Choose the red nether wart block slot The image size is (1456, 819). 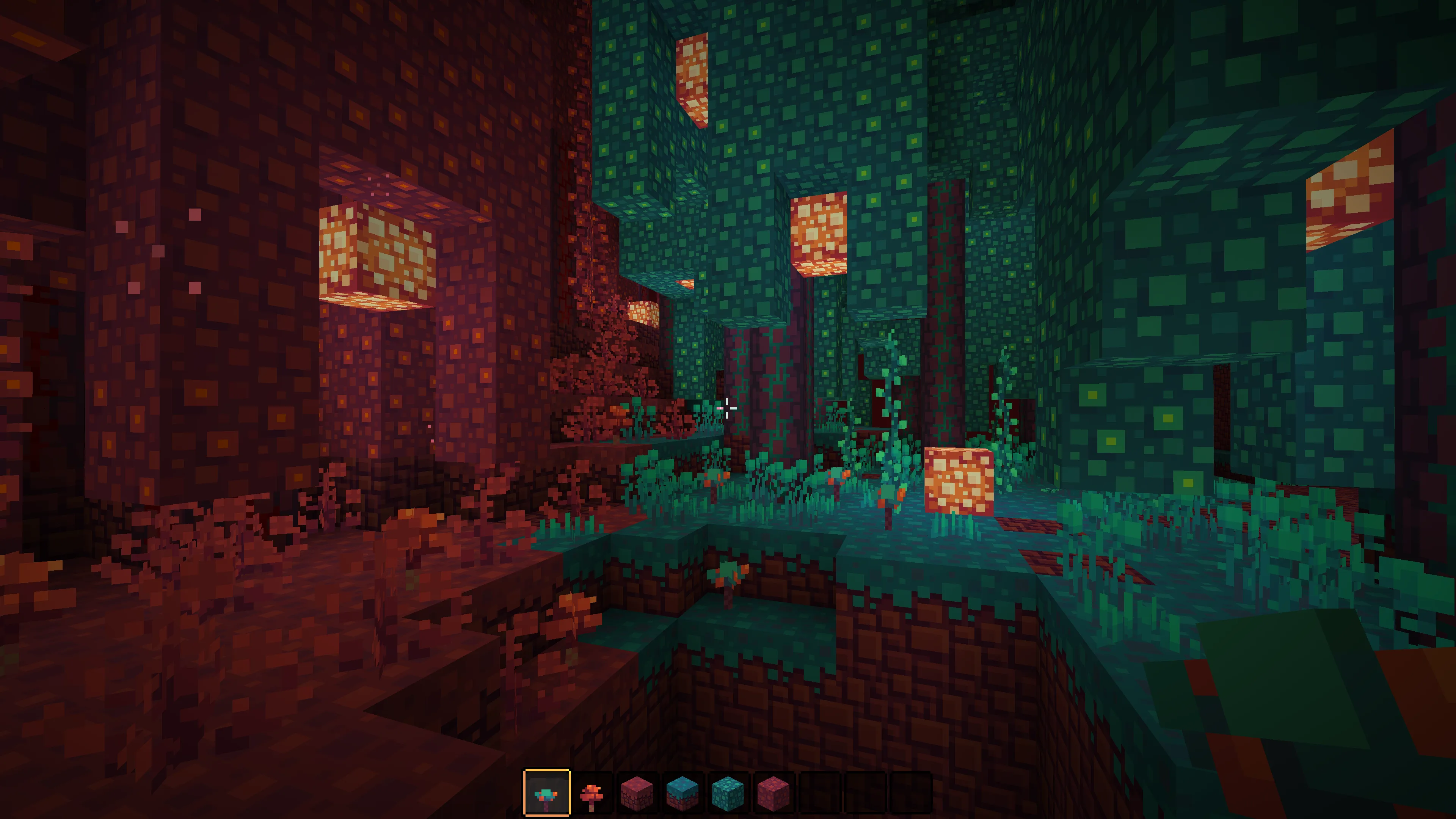tap(773, 792)
